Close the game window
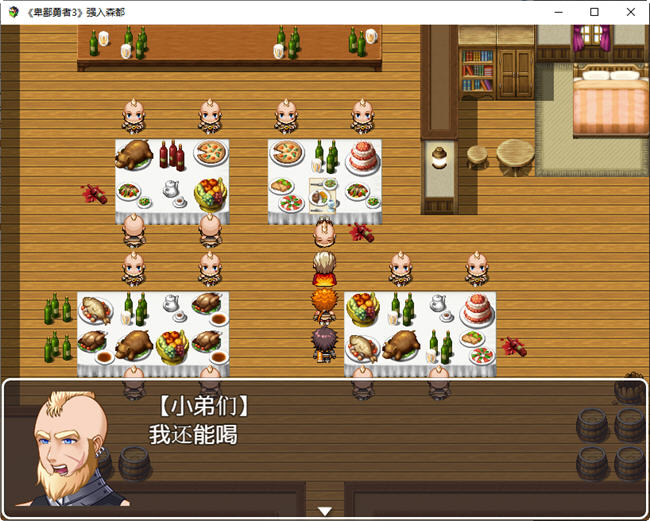The image size is (650, 521). tap(628, 12)
